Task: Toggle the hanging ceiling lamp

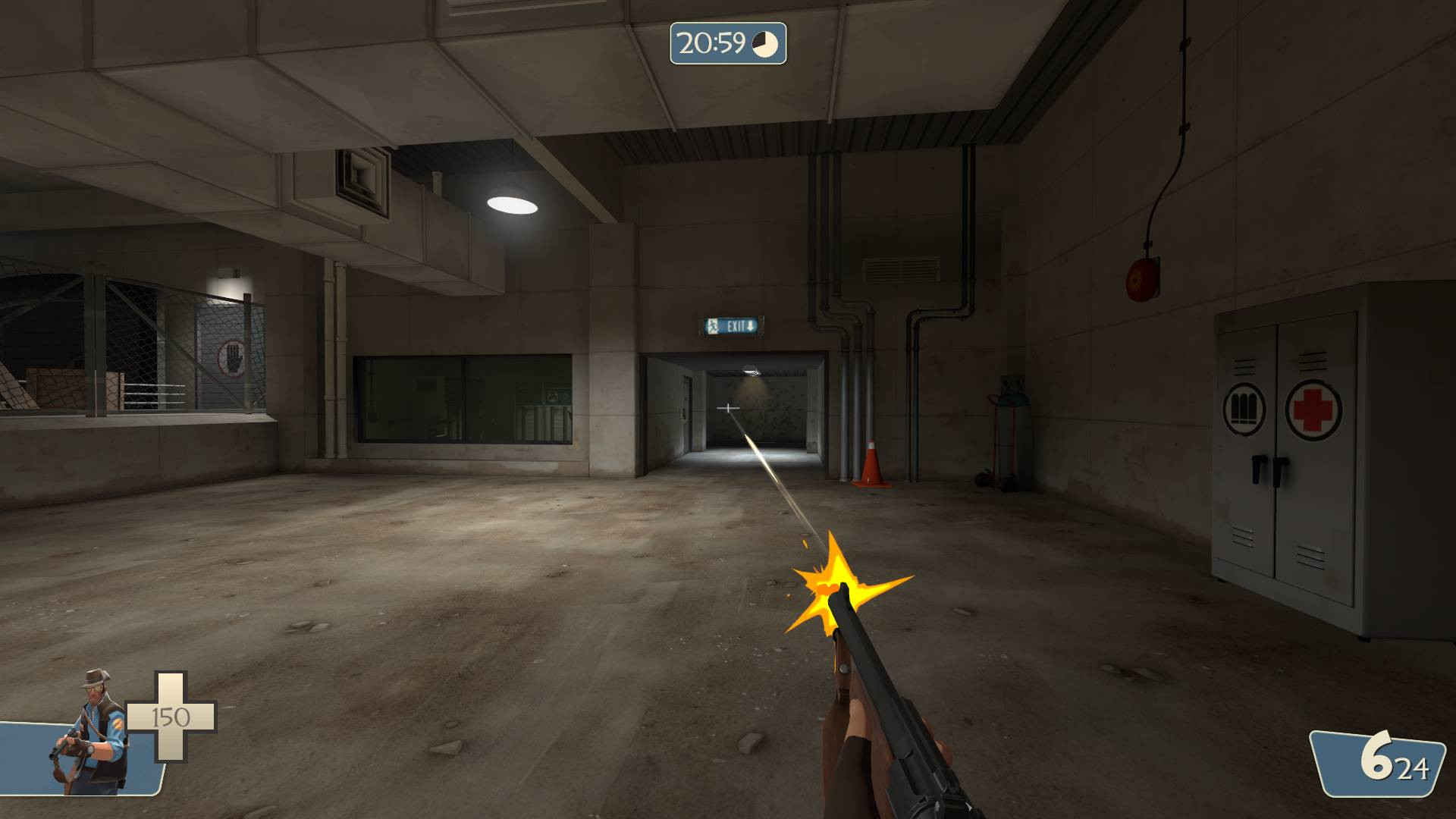Action: tap(510, 203)
